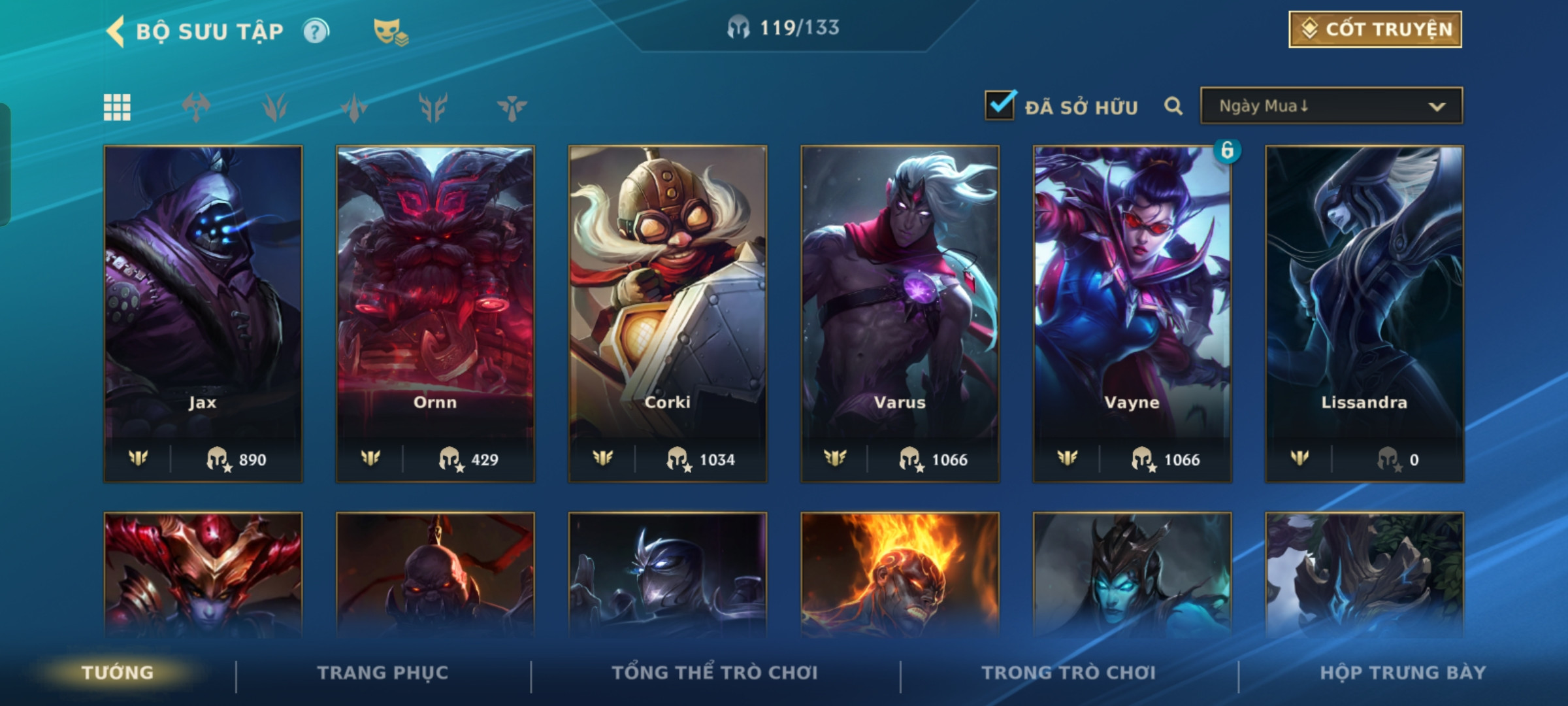Go to the Hộp Trưng Bày tab
This screenshot has height=706, width=1568.
[1403, 673]
